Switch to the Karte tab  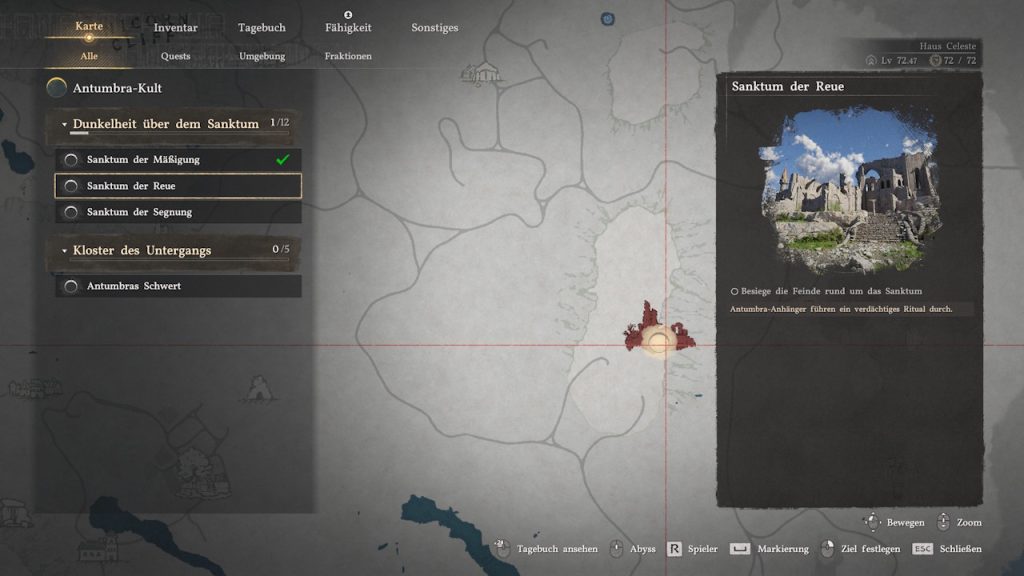tap(89, 27)
